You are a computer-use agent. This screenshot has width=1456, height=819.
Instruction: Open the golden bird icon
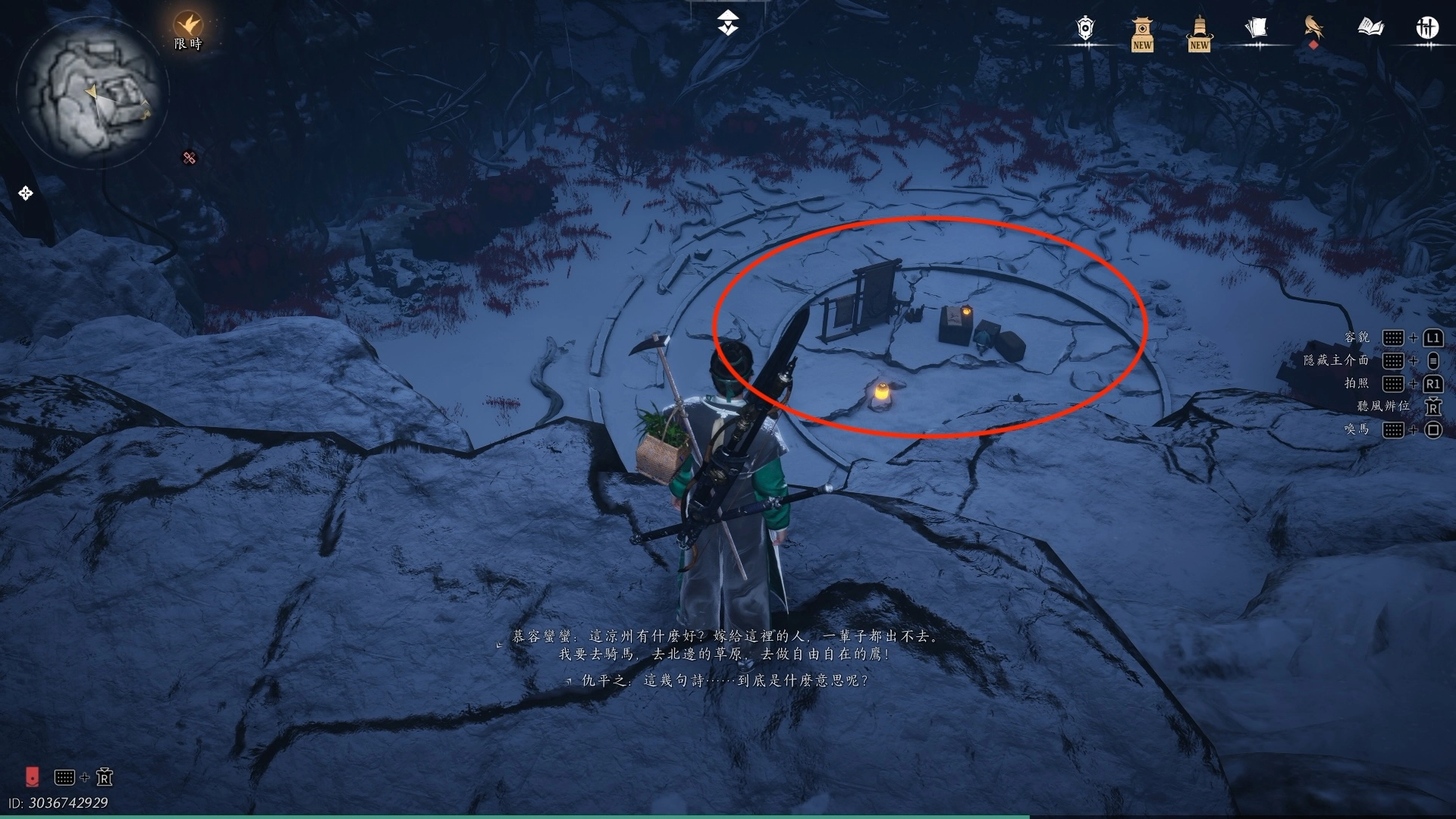coord(1313,29)
